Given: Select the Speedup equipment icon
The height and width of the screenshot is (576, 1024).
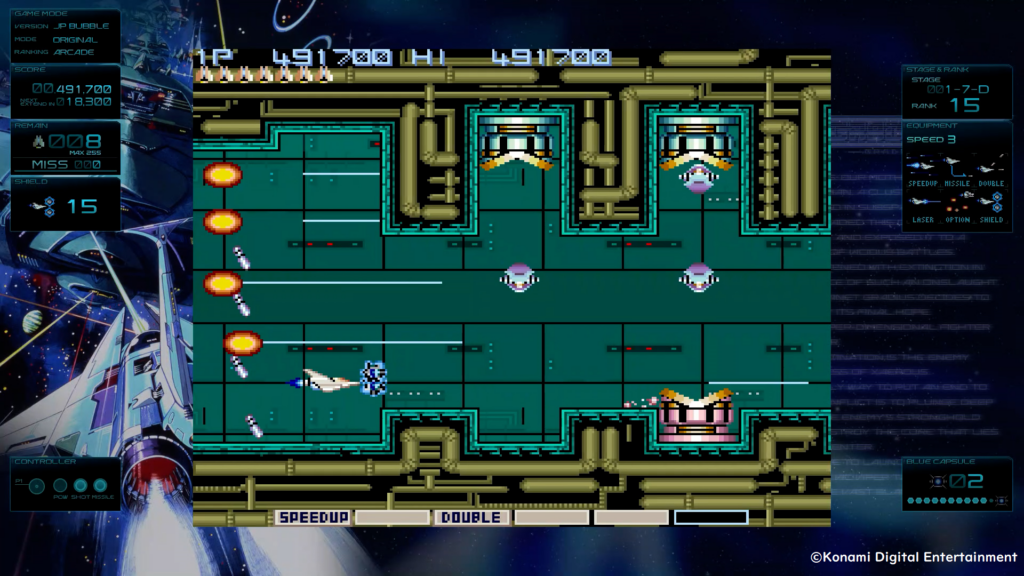Looking at the screenshot, I should point(921,166).
